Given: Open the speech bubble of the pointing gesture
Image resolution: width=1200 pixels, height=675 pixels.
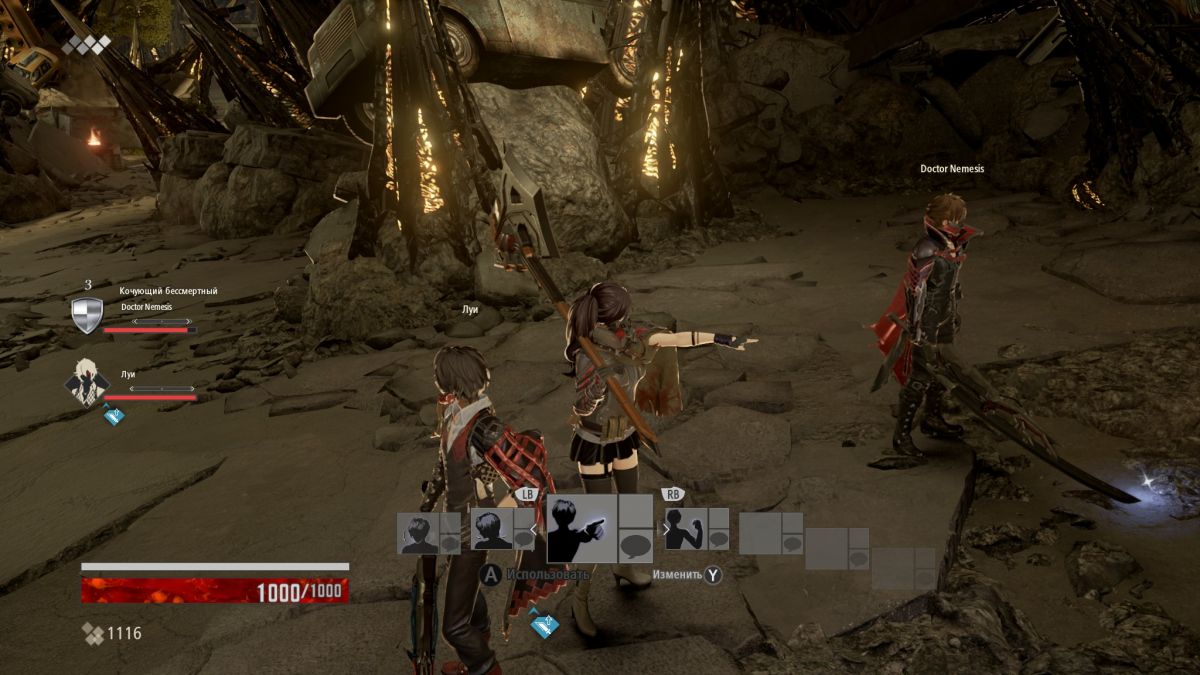Looking at the screenshot, I should point(636,546).
